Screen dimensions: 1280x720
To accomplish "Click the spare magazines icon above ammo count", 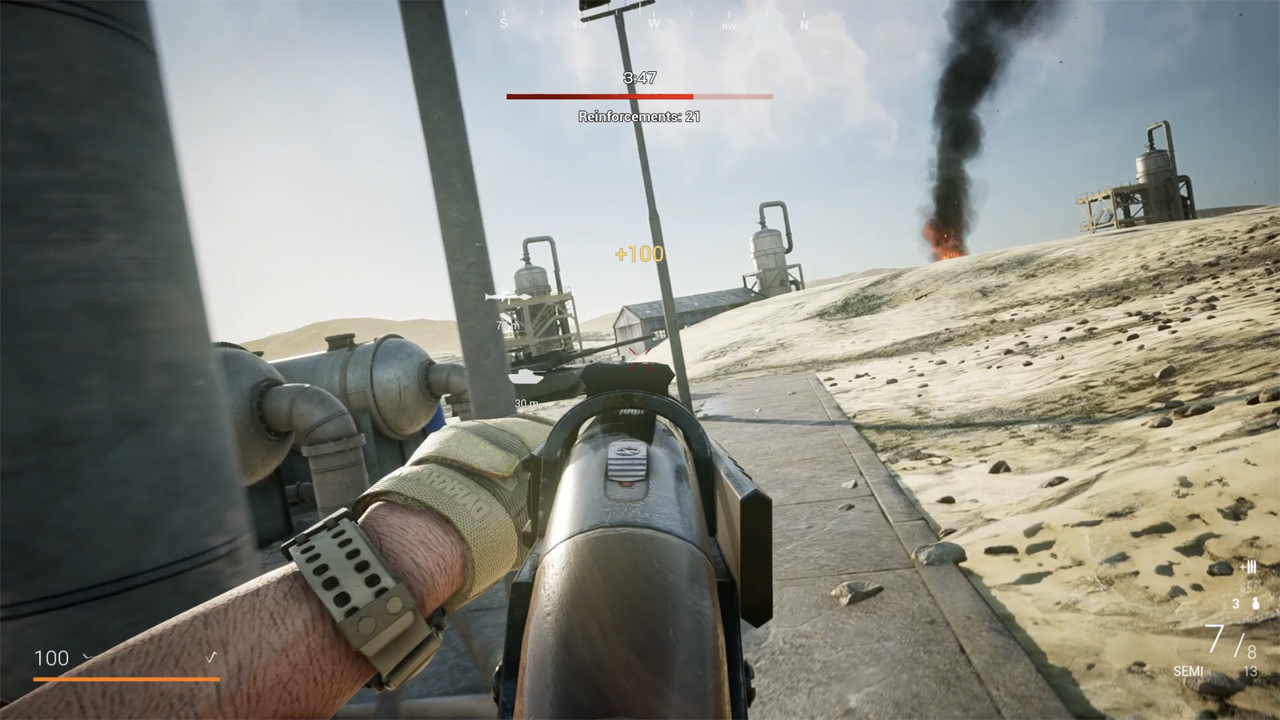I will [1249, 567].
